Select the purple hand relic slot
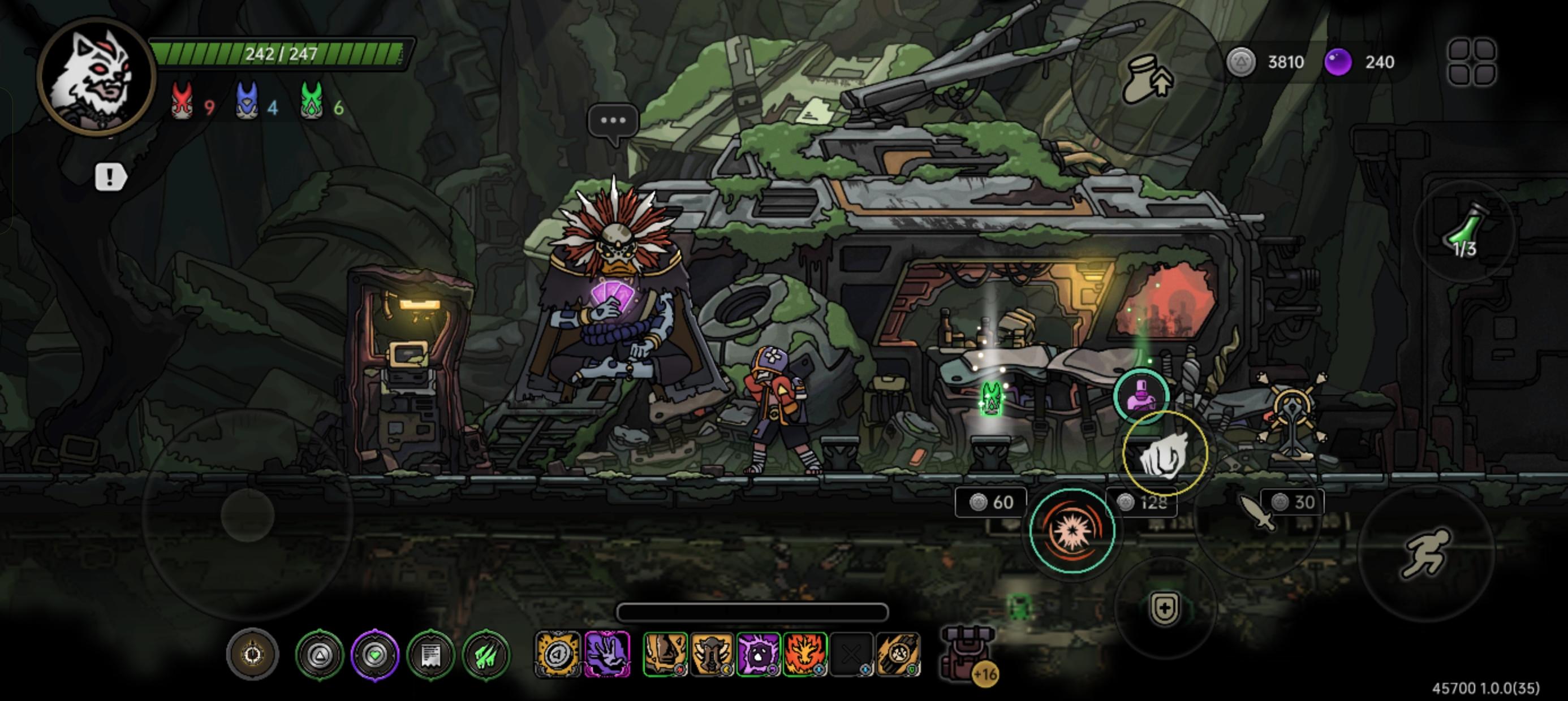 pyautogui.click(x=607, y=655)
